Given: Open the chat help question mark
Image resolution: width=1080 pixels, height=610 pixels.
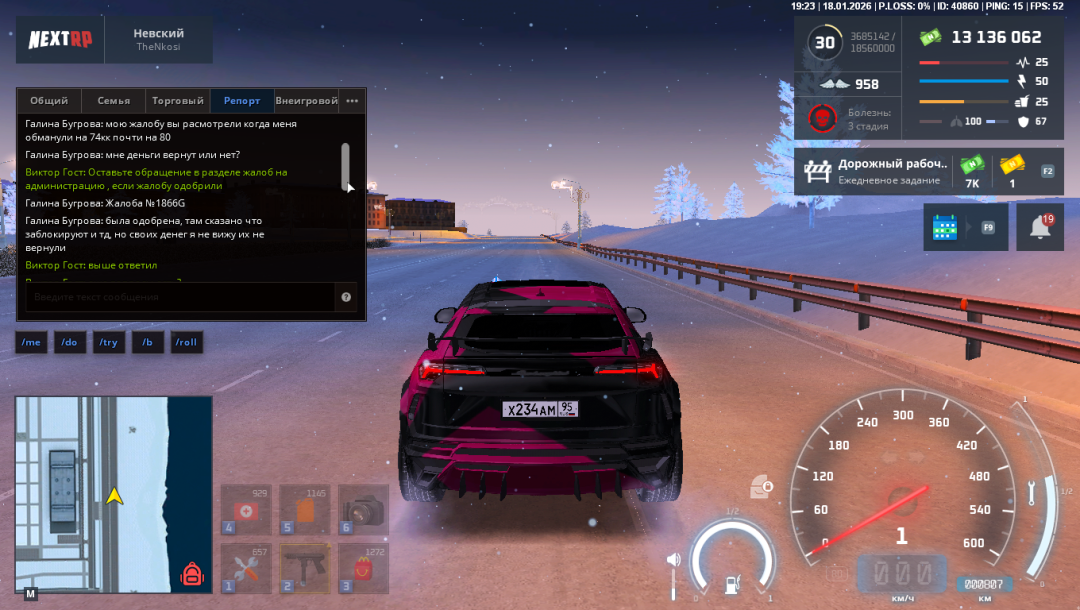Looking at the screenshot, I should click(346, 297).
